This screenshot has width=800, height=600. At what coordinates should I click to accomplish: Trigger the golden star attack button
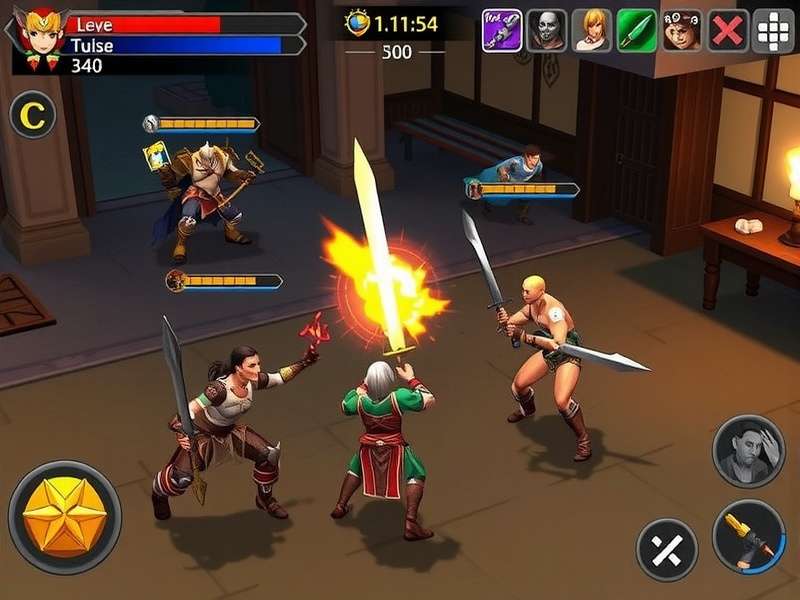point(65,517)
